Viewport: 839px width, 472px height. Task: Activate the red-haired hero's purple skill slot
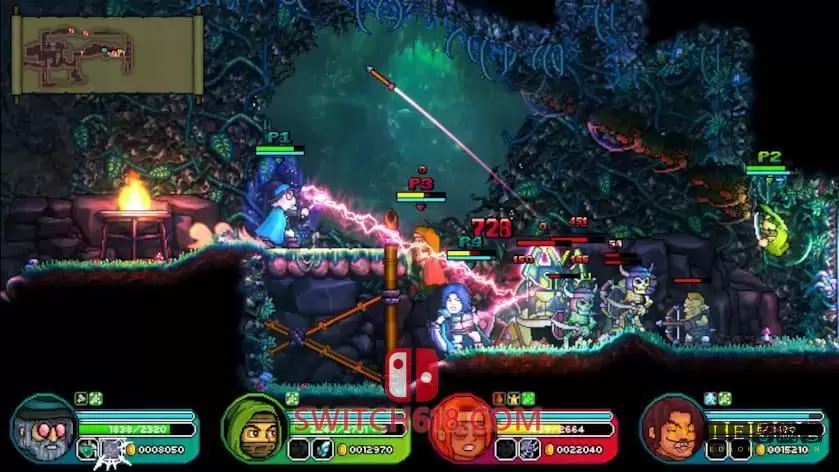(x=530, y=449)
